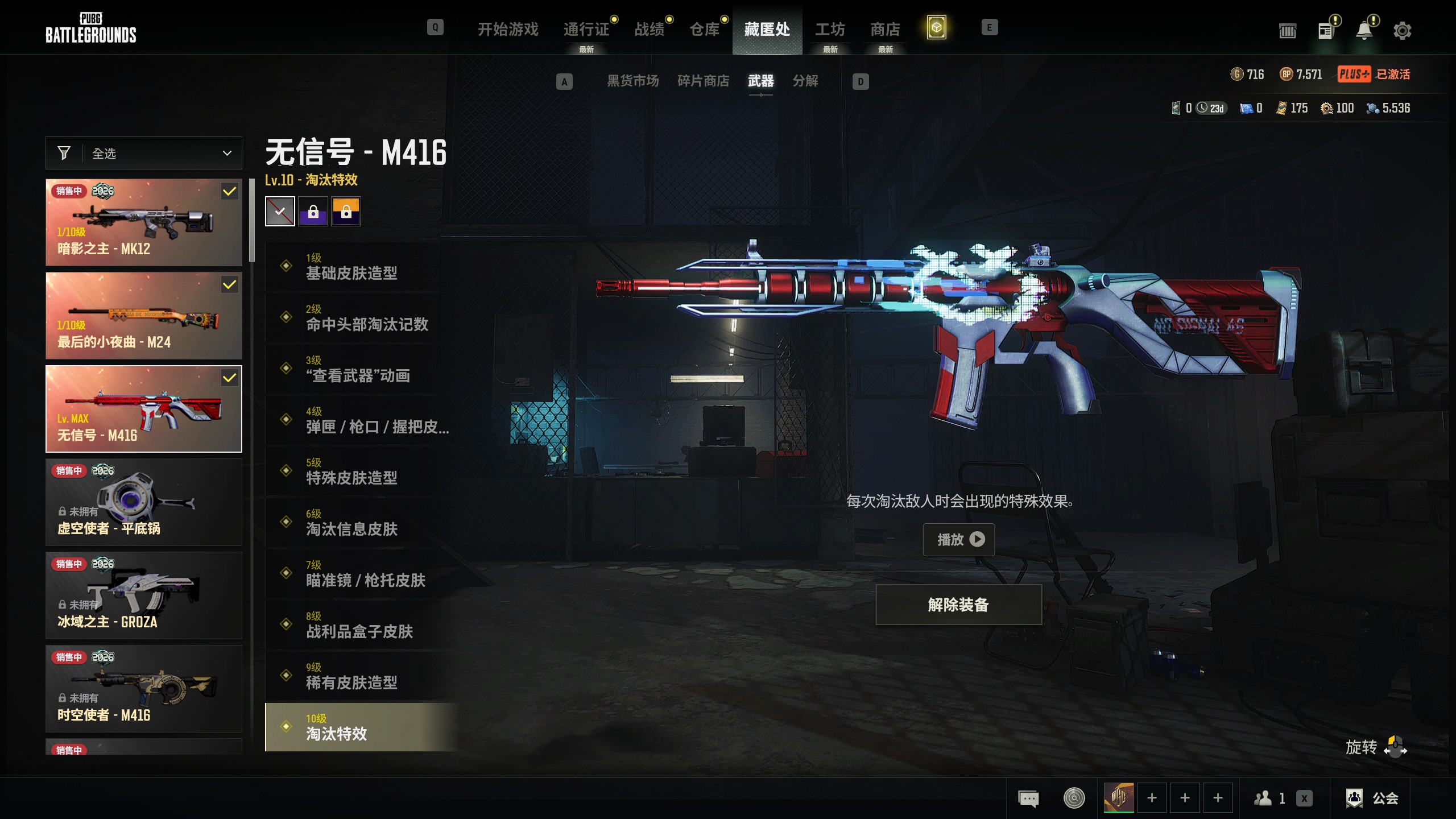Choose the 最后的小夜曲 - M24 skin card
Image resolution: width=1456 pixels, height=819 pixels.
point(144,316)
